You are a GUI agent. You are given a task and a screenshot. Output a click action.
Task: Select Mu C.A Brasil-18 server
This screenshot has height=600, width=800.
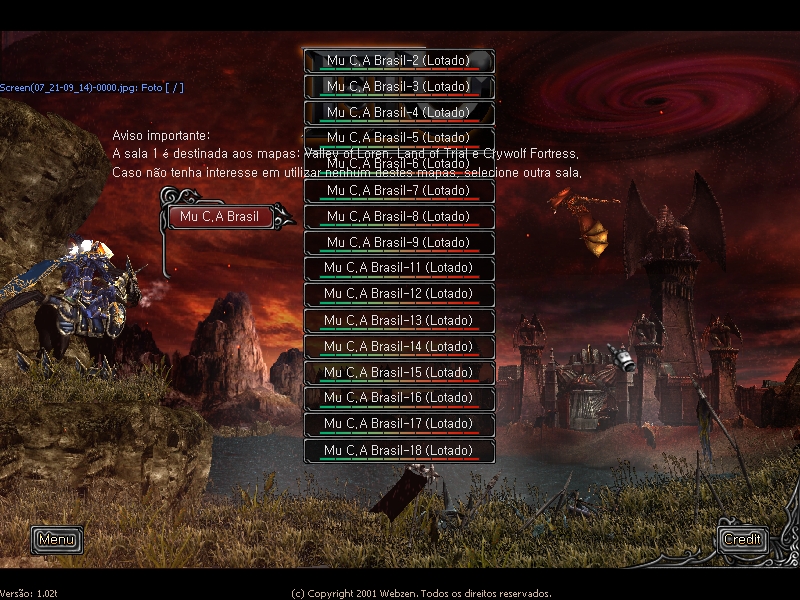coord(399,451)
